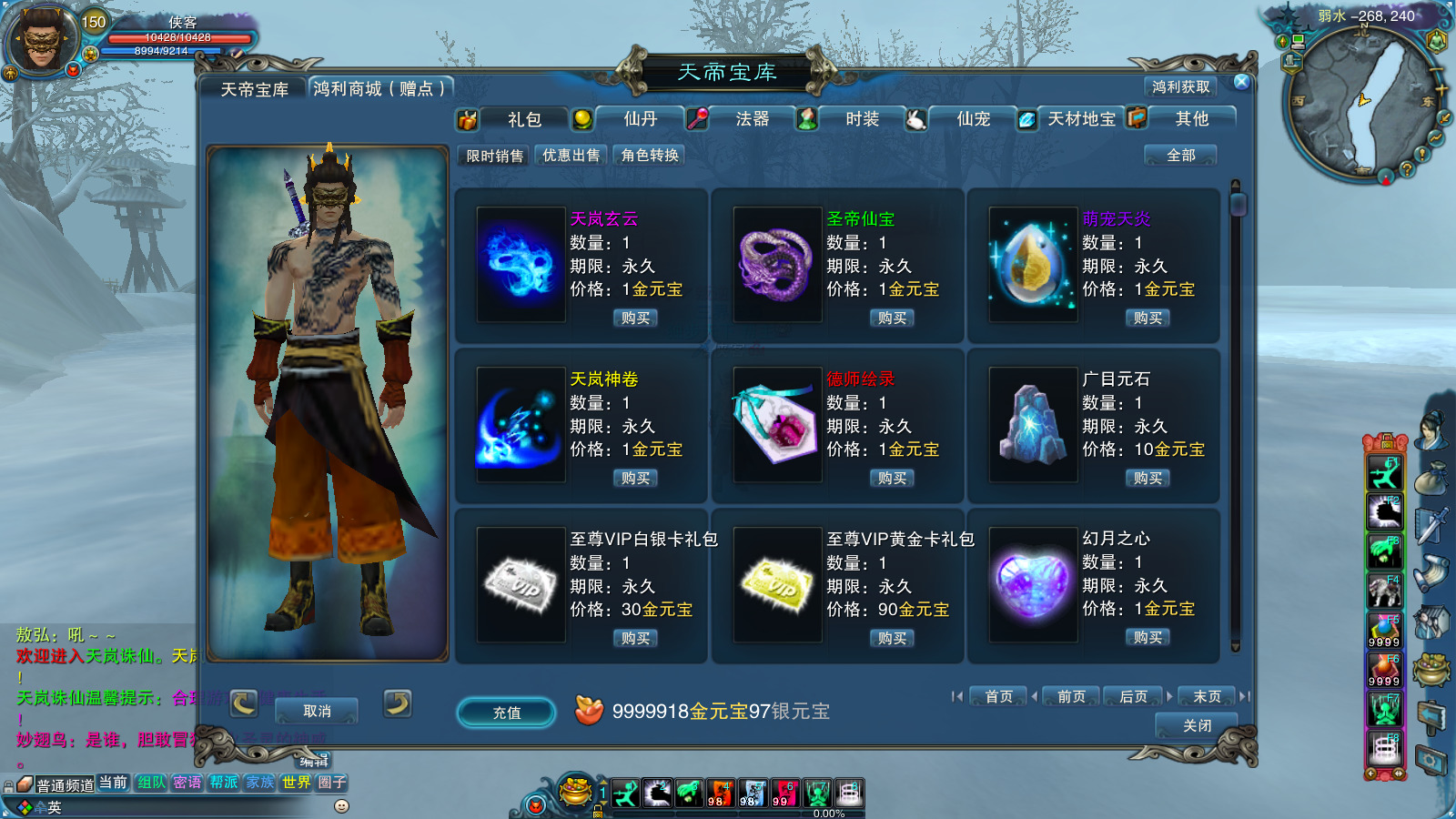This screenshot has width=1456, height=819.
Task: Filter by 限时销售 items
Action: (494, 156)
